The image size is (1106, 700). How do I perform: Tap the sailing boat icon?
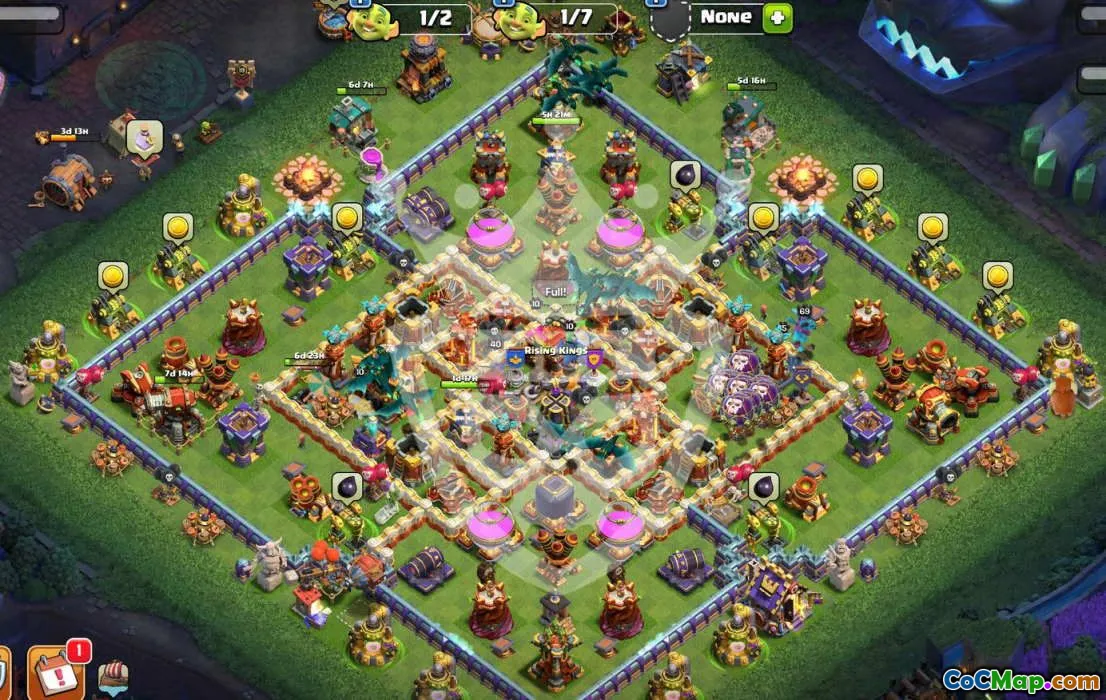pyautogui.click(x=113, y=677)
